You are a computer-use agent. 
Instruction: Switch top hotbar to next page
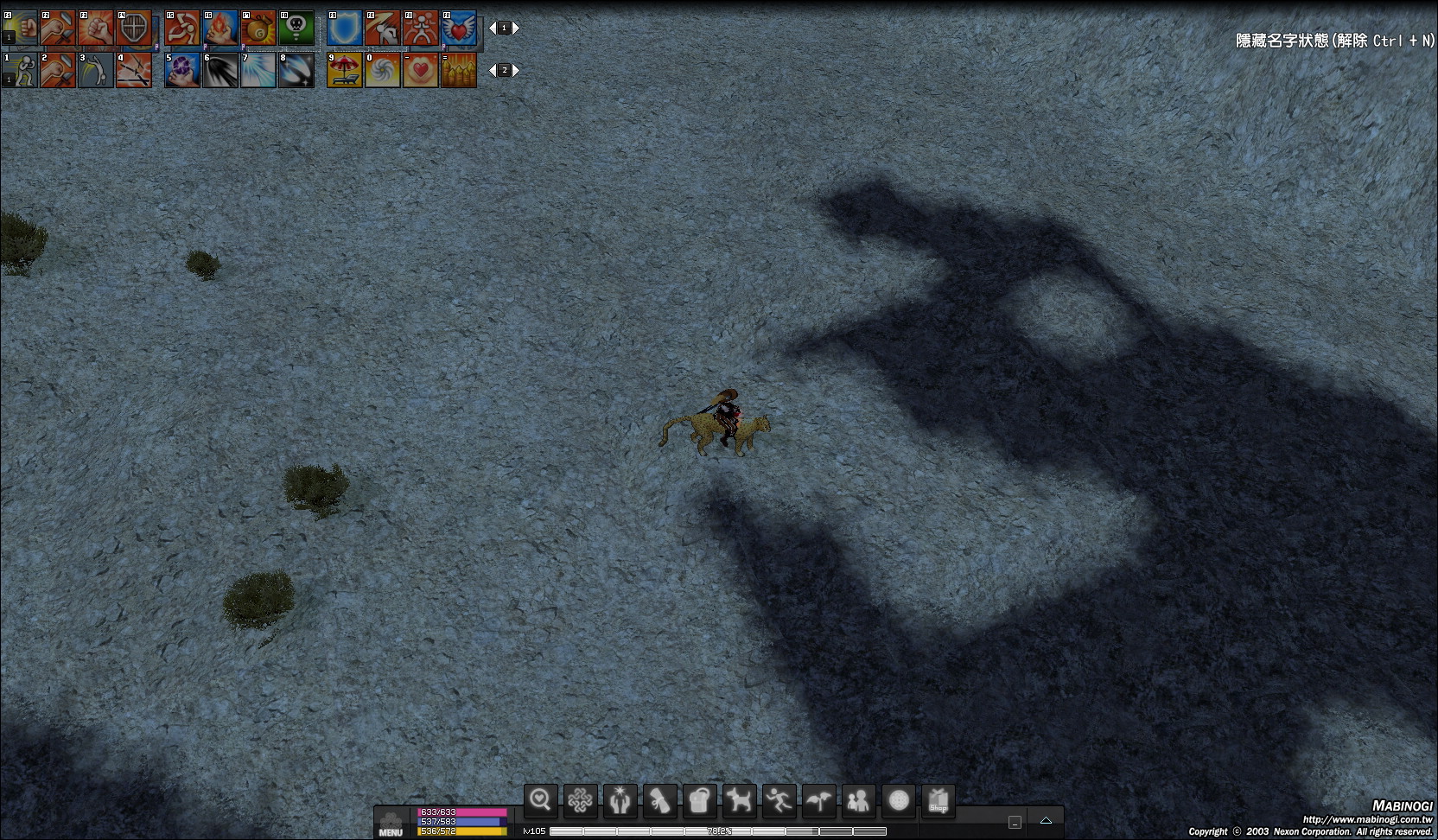516,28
